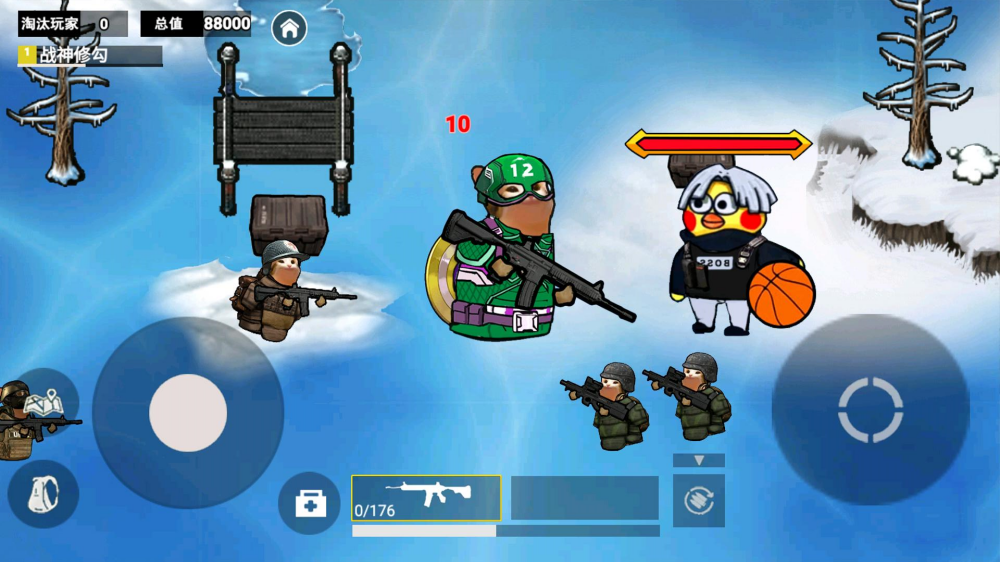Fire with the crosshair button
1000x562 pixels.
pos(870,410)
